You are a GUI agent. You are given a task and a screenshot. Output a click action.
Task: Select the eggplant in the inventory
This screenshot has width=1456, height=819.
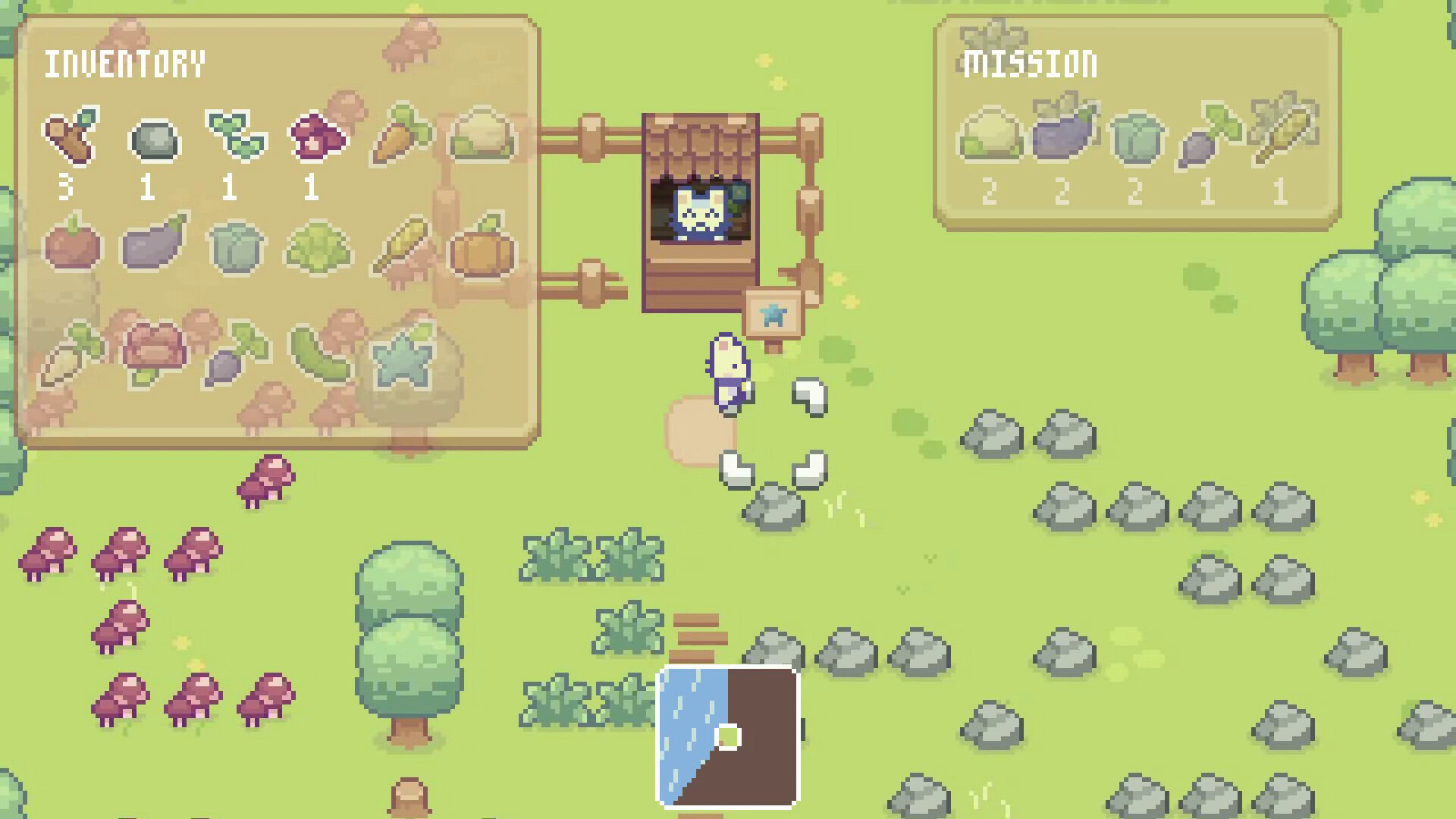point(155,245)
